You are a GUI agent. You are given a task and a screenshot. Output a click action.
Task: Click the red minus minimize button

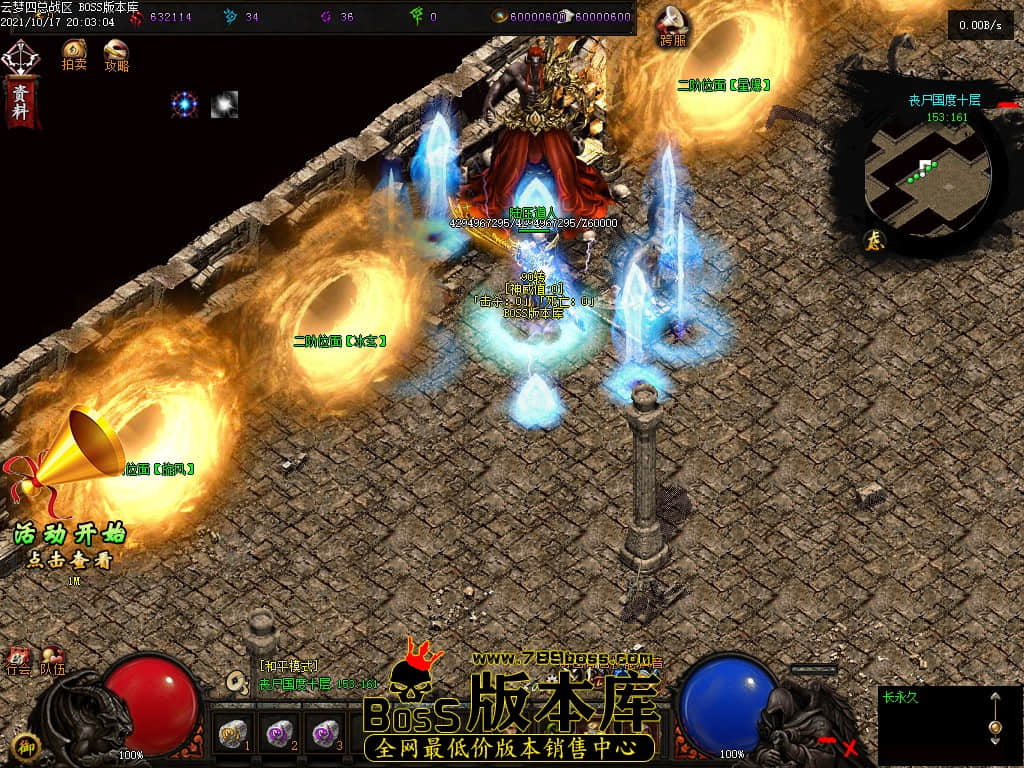827,741
